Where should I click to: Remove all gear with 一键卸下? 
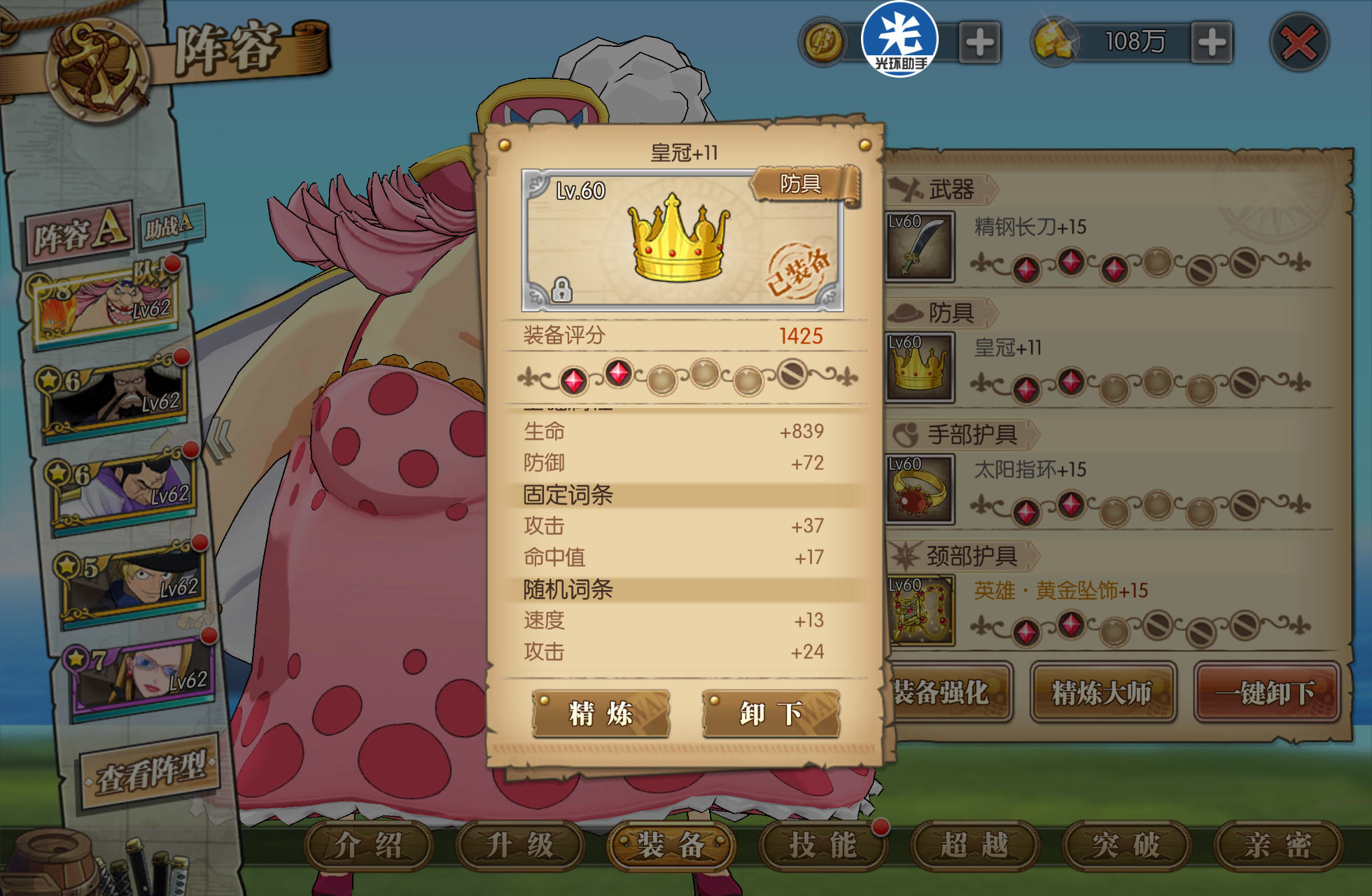tap(1266, 693)
